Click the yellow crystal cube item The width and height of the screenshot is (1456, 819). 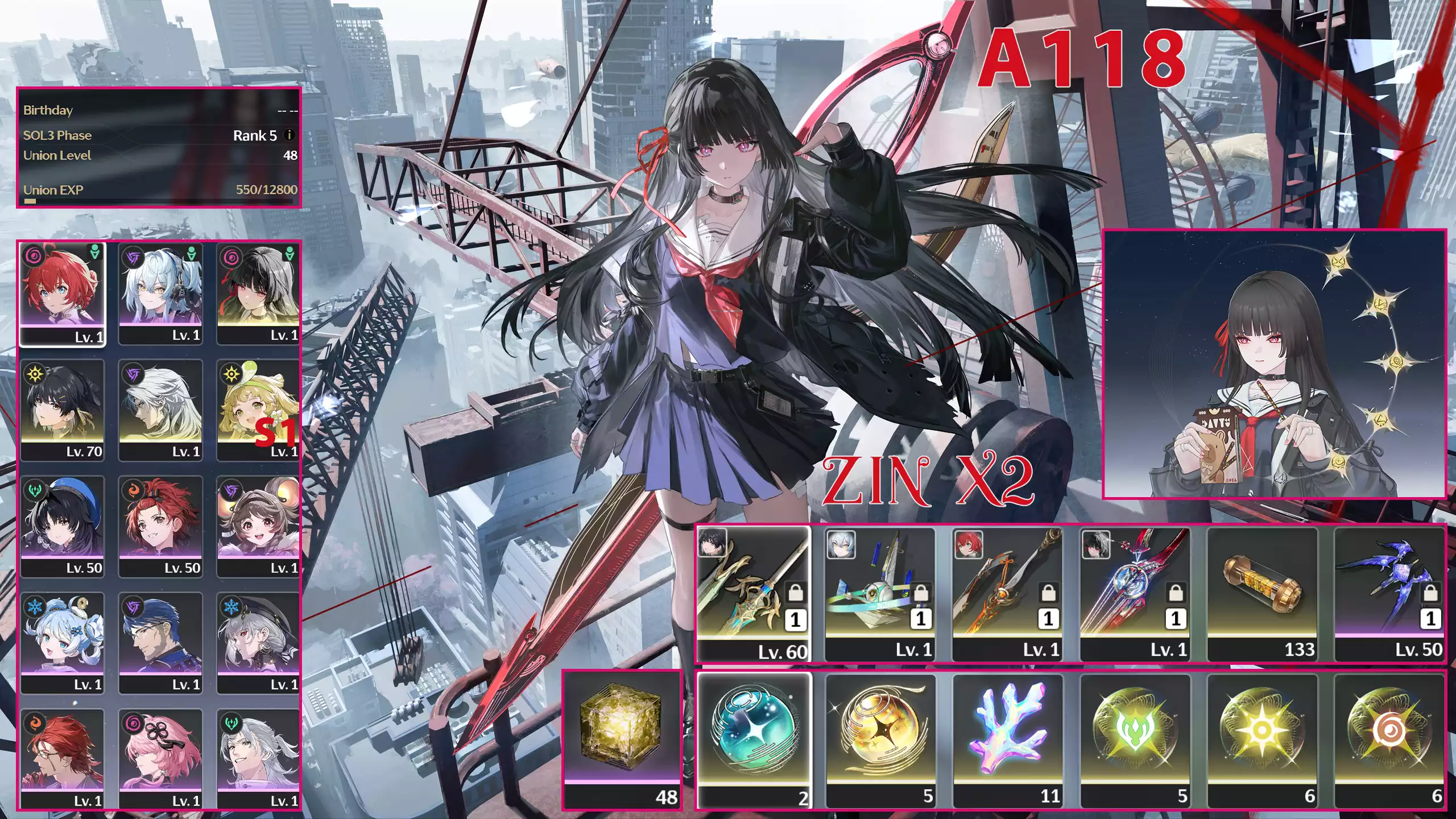coord(622,739)
